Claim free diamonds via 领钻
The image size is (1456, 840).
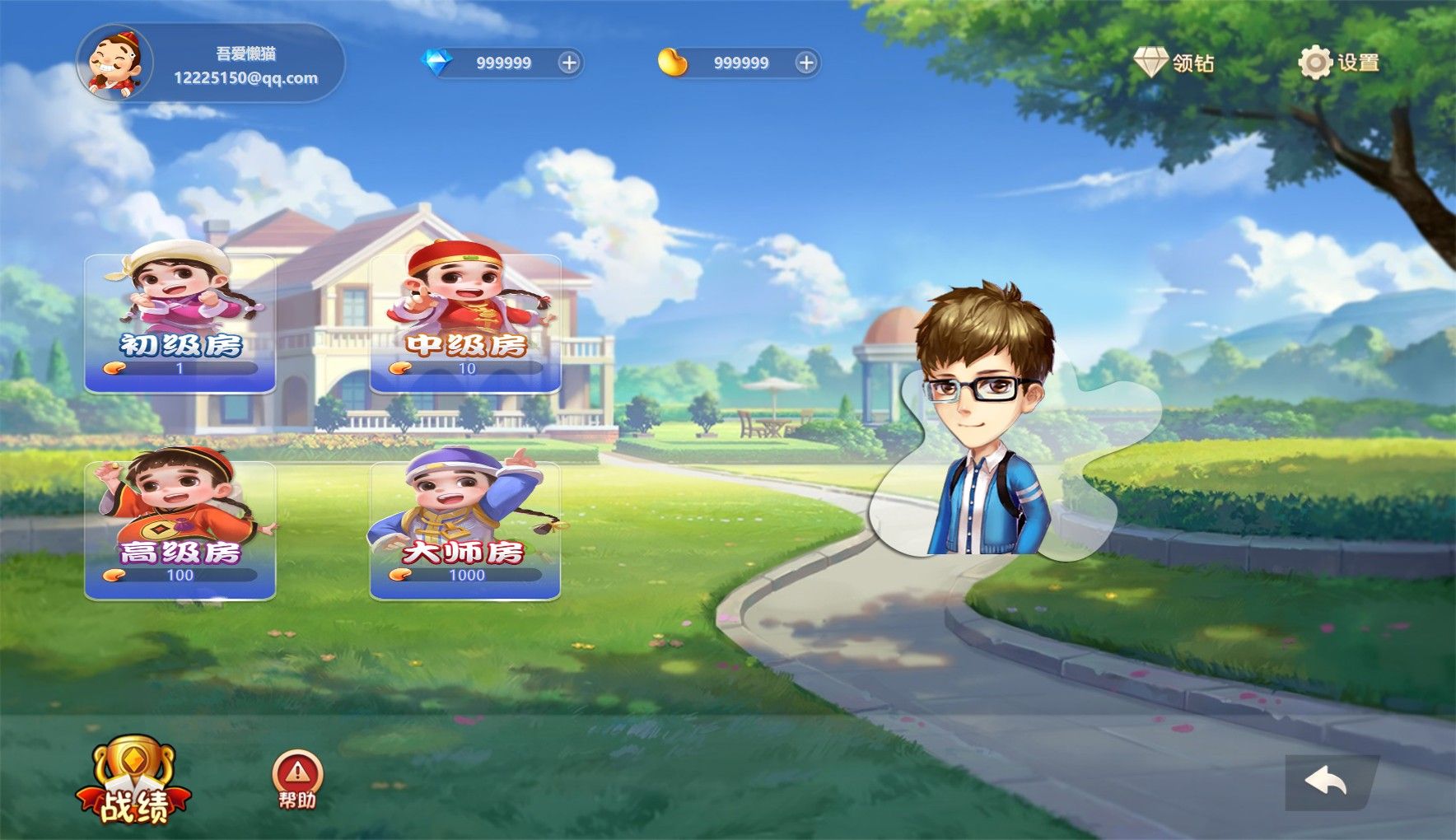1174,63
